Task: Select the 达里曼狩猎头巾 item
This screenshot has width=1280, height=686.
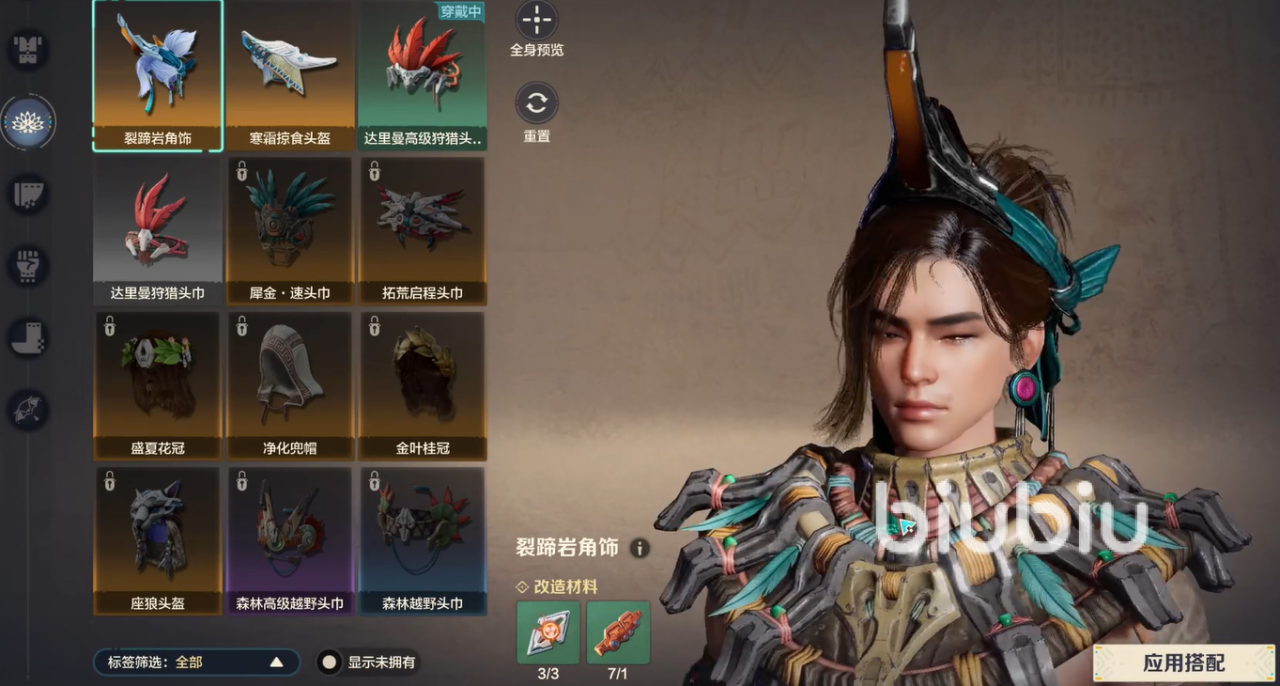Action: 158,230
